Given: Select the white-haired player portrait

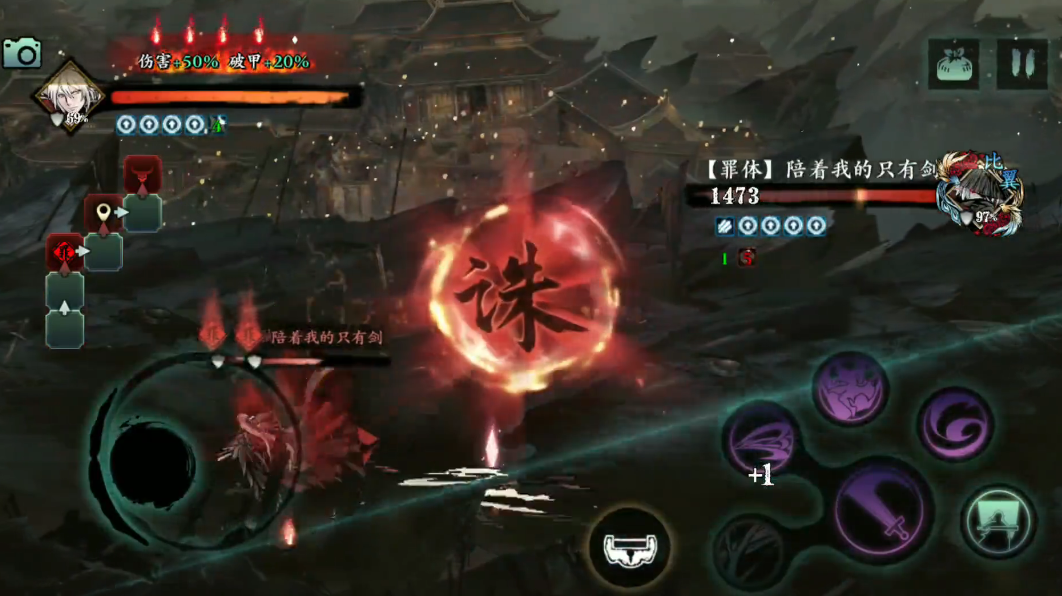Looking at the screenshot, I should pos(70,97).
